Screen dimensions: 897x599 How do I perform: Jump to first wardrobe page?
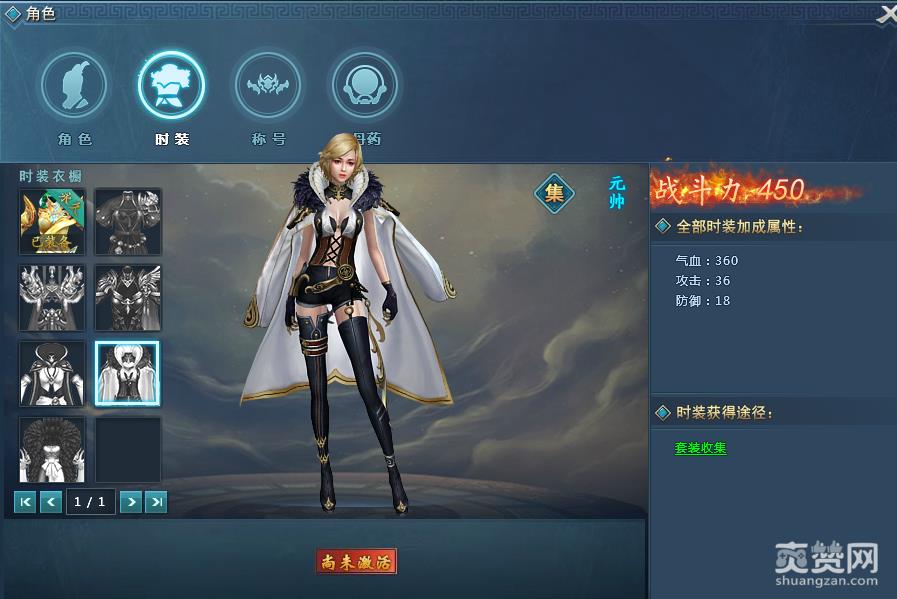26,502
